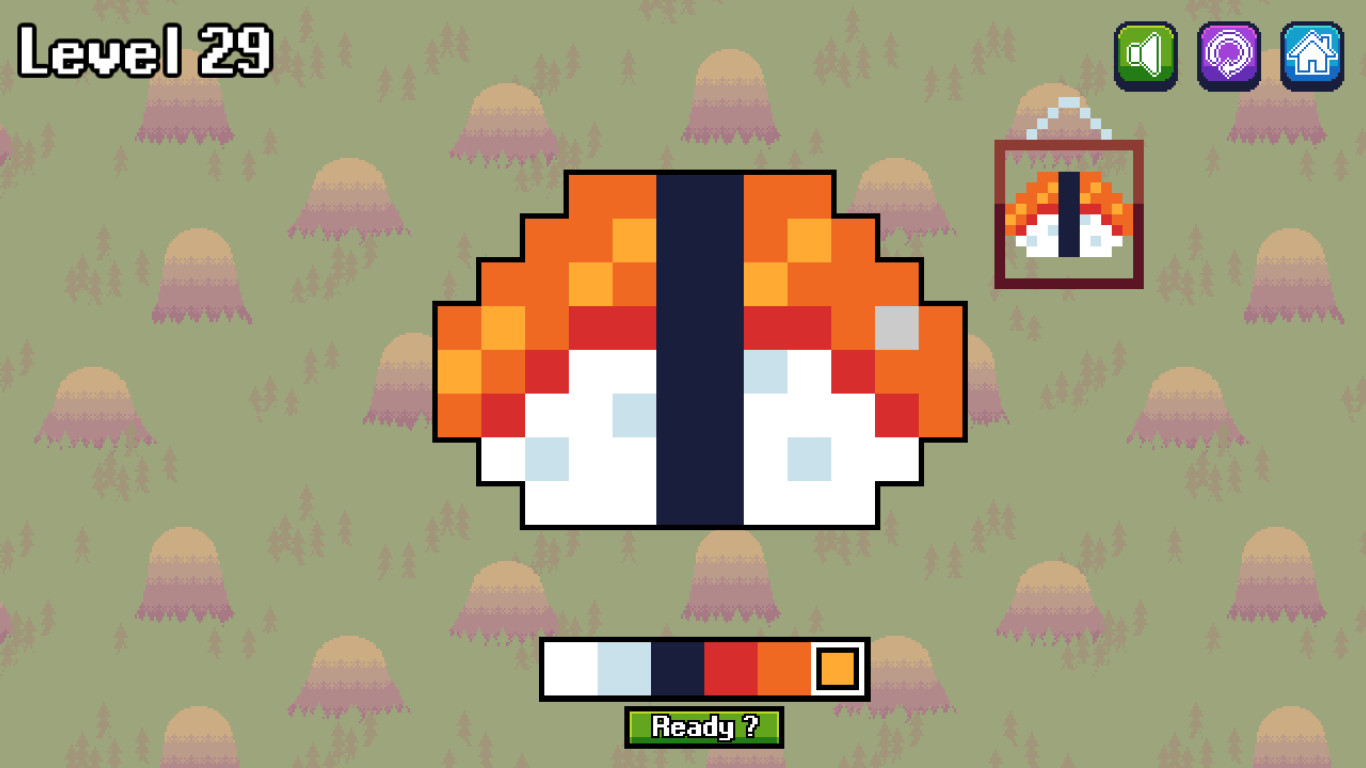Select the dark navy palette color

pos(678,667)
